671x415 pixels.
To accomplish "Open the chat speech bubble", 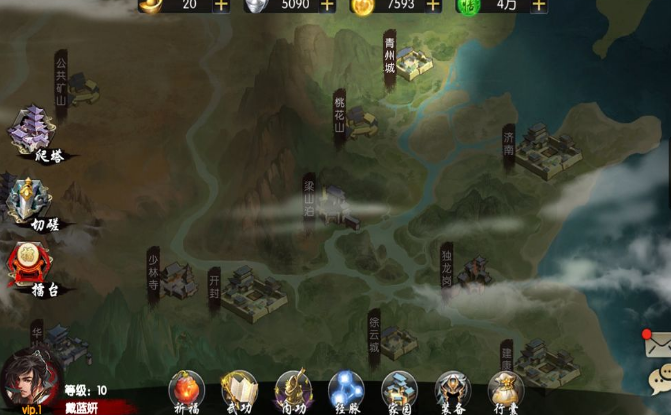I will [x=659, y=378].
